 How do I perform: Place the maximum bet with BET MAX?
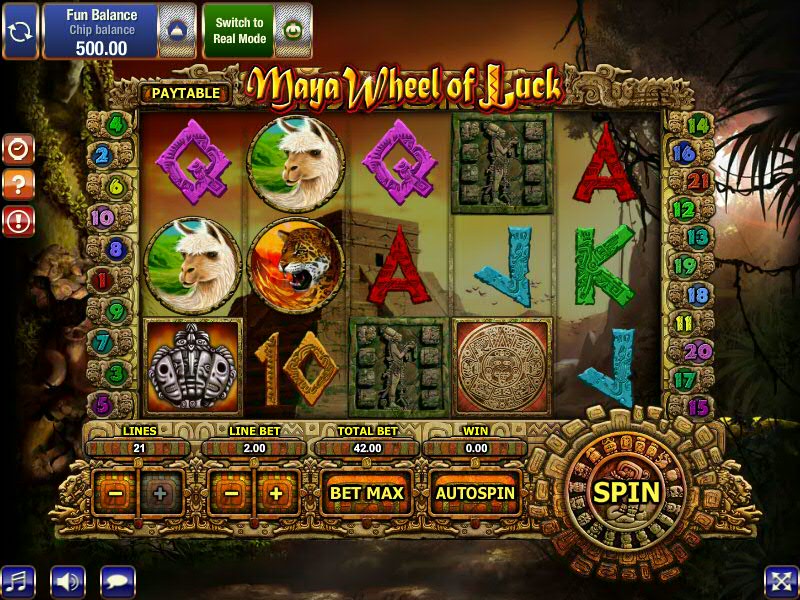coord(367,493)
